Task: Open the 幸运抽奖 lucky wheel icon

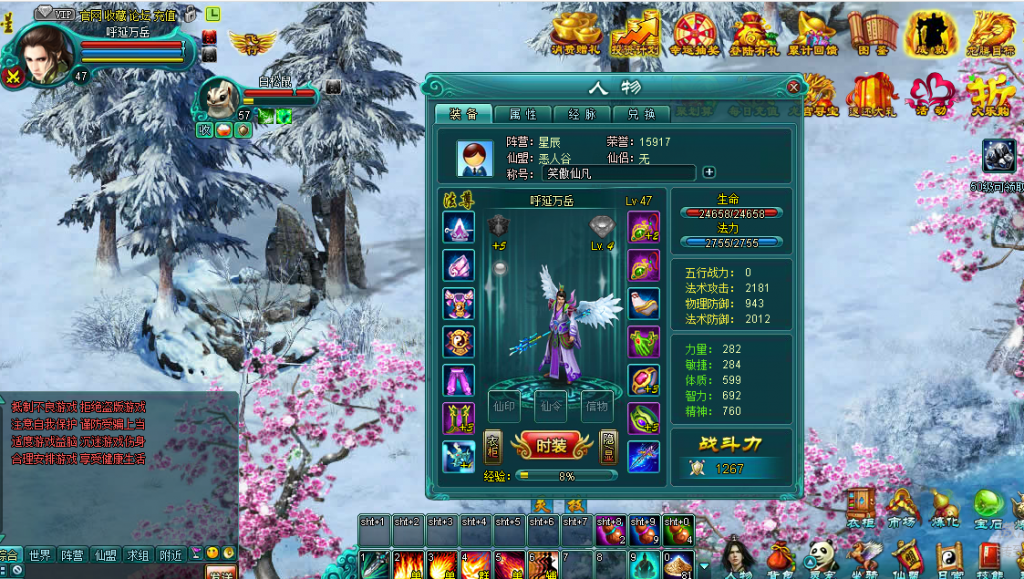Action: 694,33
